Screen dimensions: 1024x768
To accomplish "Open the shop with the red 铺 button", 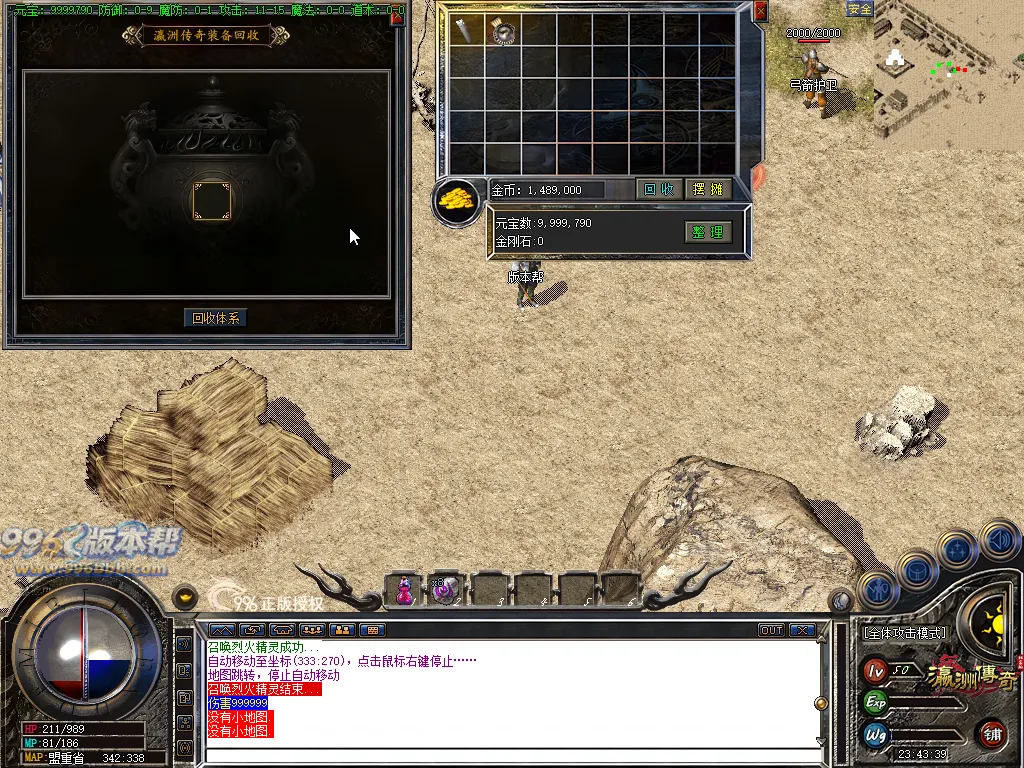I will click(x=992, y=734).
